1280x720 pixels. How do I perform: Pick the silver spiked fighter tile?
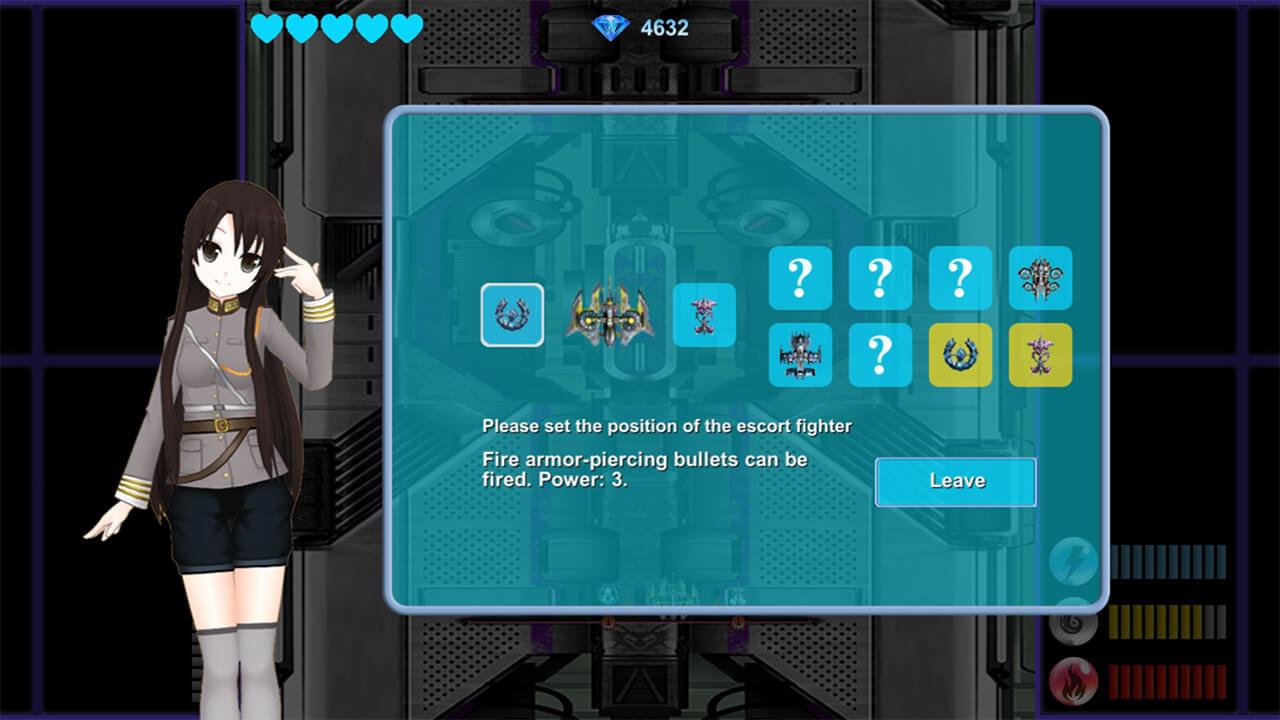[1040, 278]
